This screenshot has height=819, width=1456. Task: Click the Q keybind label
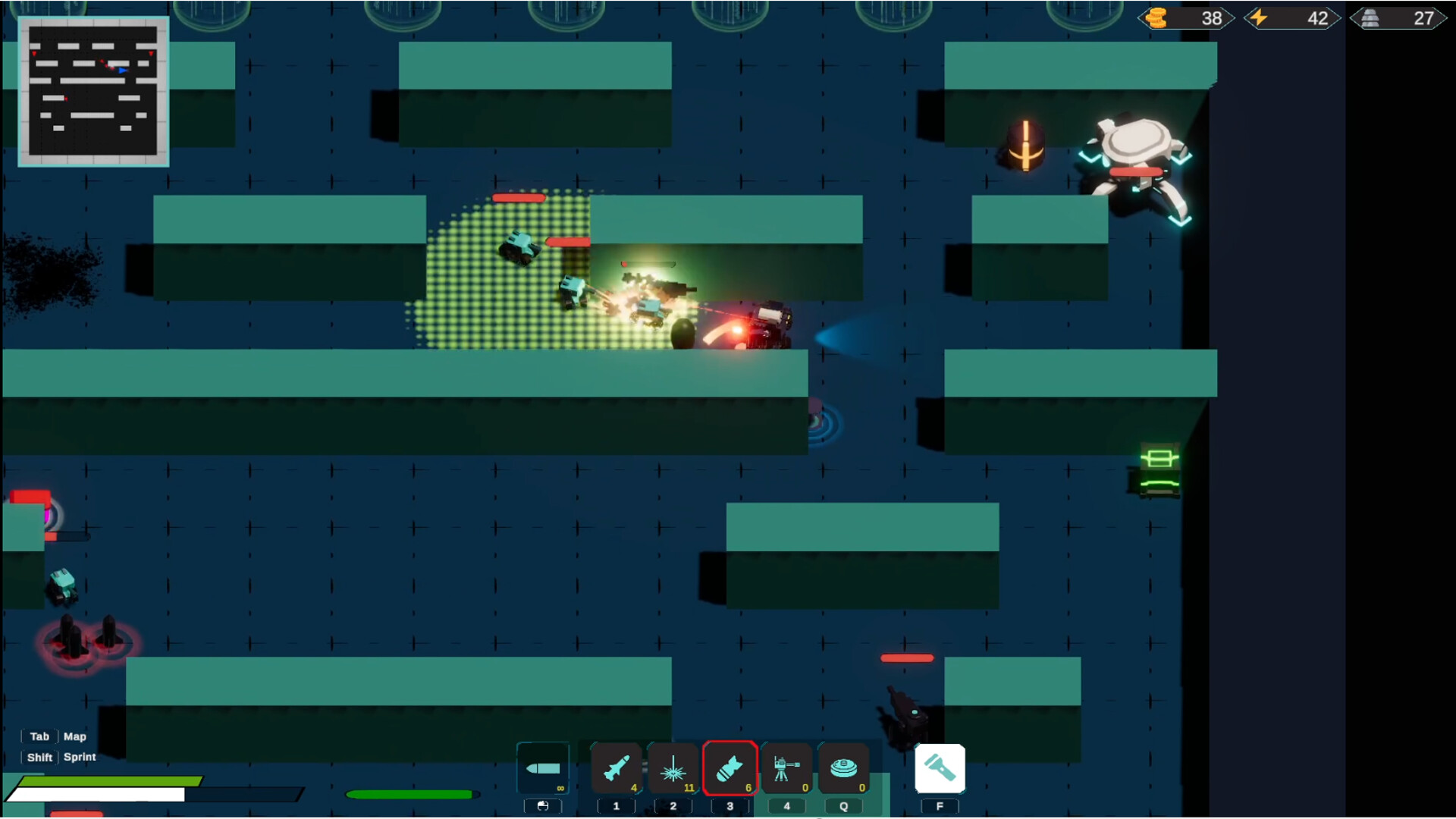(843, 806)
